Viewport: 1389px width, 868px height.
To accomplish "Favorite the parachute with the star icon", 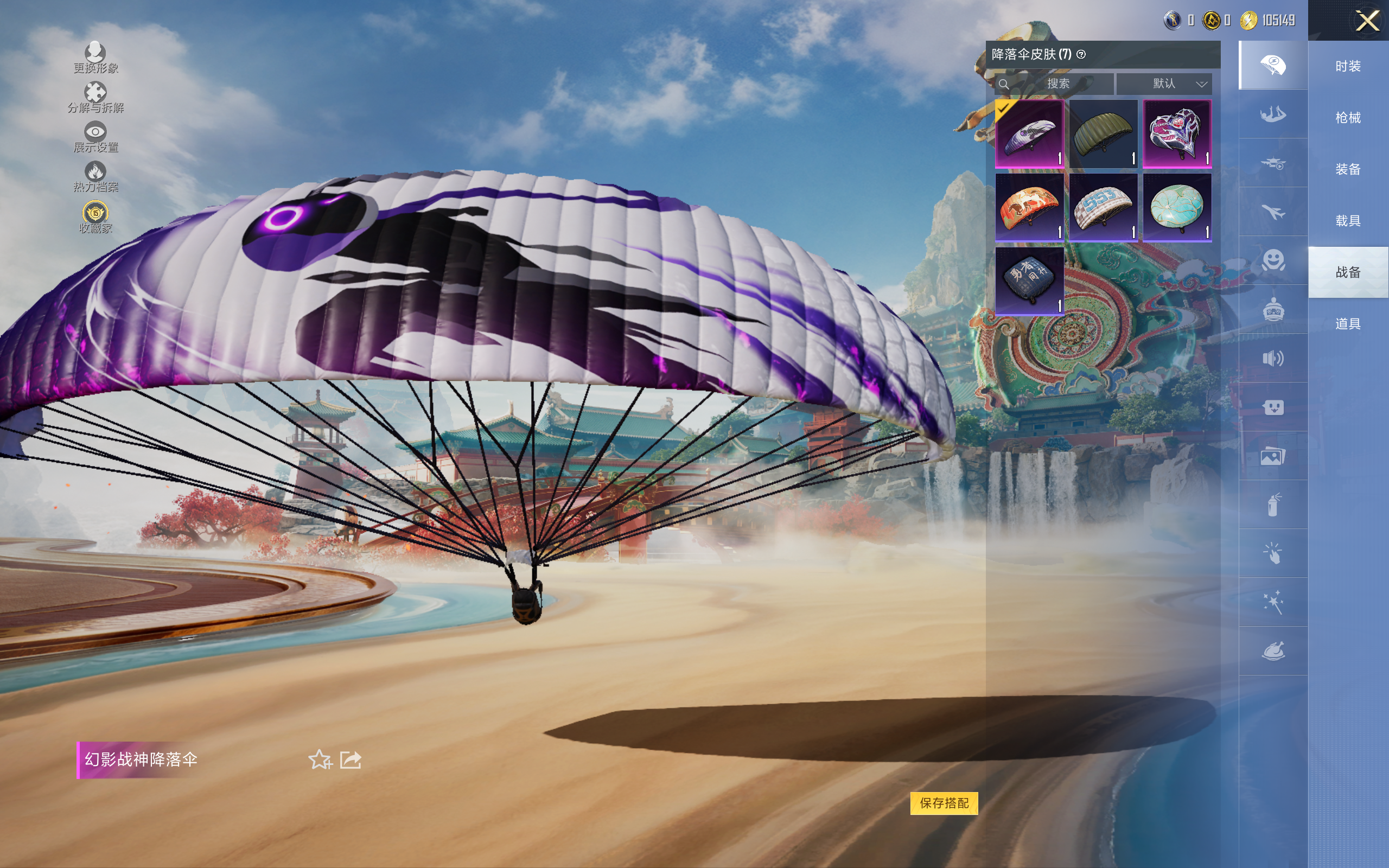I will coord(320,759).
